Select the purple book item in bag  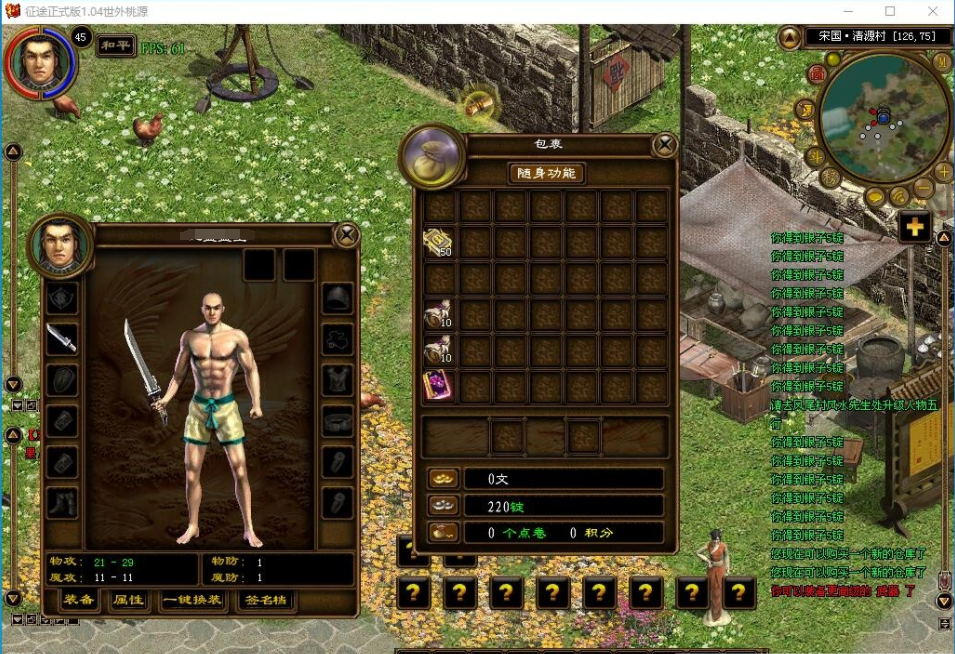coord(438,386)
